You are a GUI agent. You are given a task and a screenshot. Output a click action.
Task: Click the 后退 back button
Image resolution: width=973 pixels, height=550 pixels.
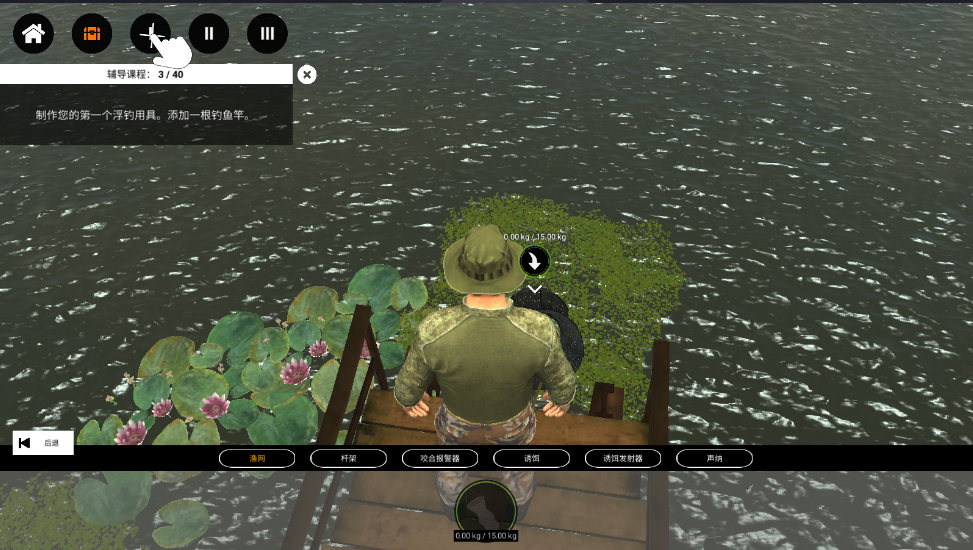click(43, 443)
